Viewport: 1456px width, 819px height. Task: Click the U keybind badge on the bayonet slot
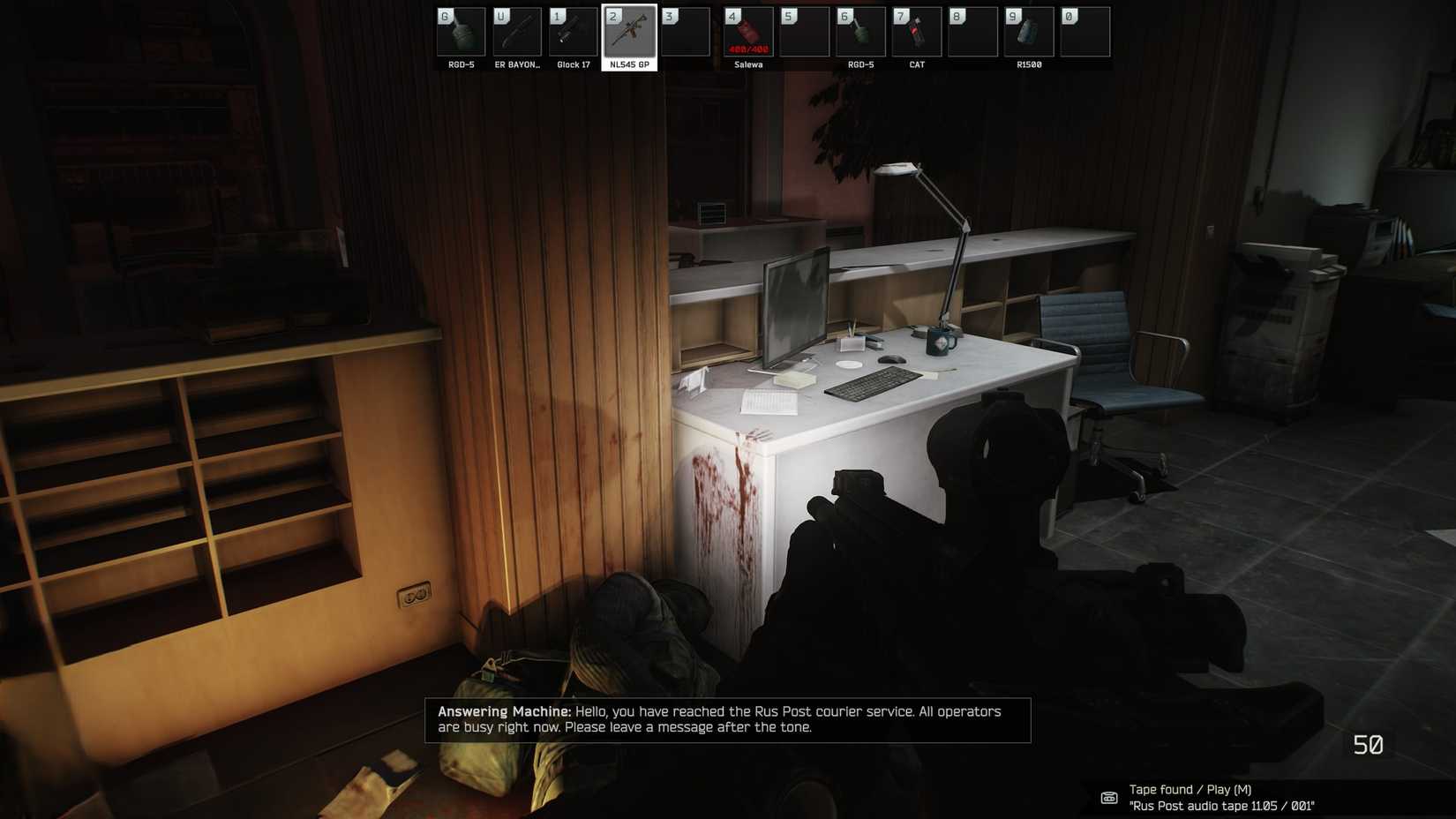pos(500,14)
